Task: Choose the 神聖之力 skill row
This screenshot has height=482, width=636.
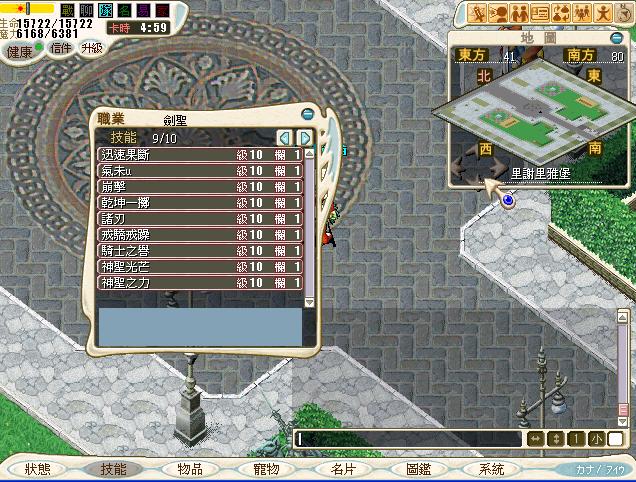Action: point(200,283)
